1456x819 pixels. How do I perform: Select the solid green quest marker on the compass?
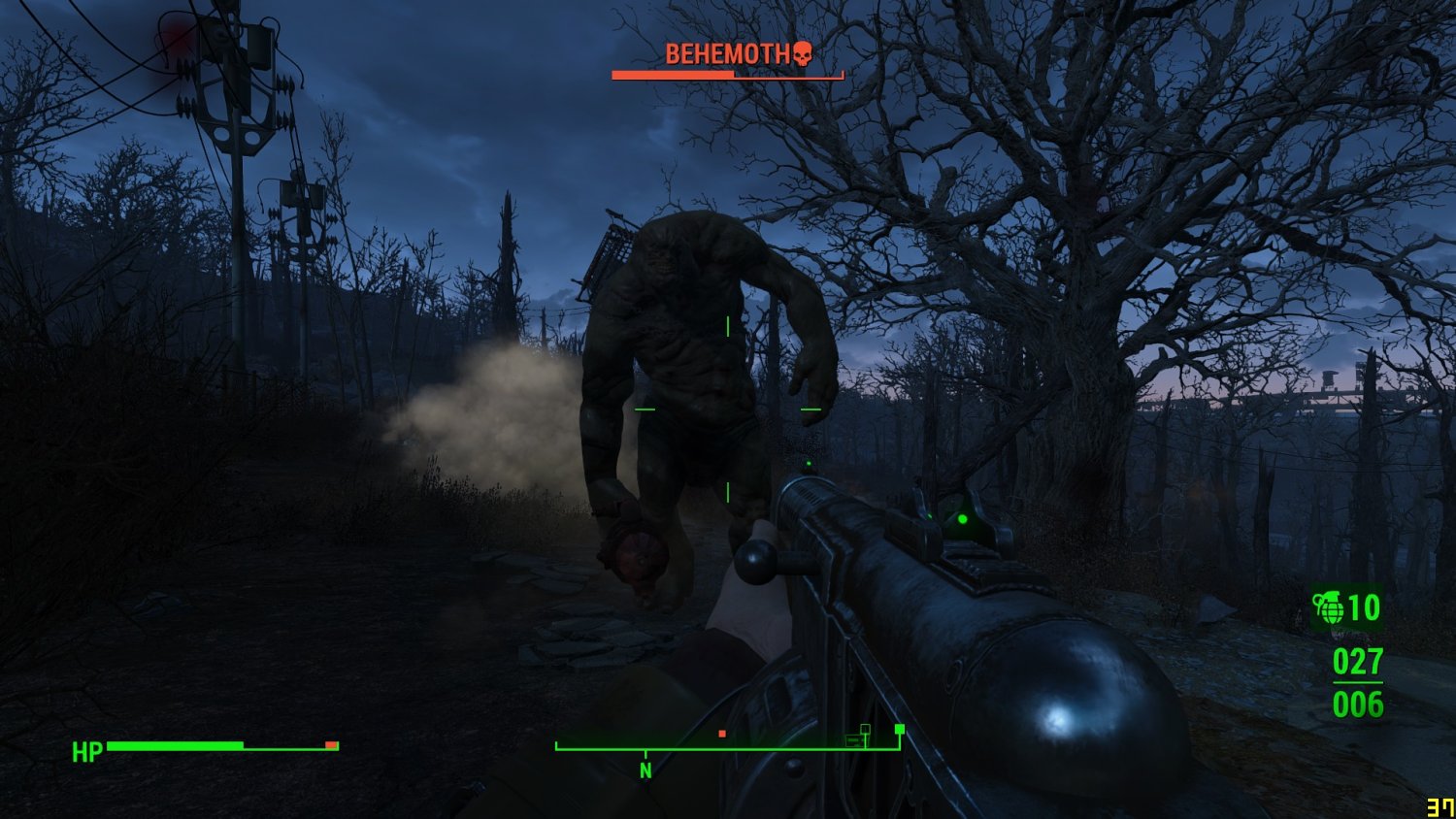point(900,729)
